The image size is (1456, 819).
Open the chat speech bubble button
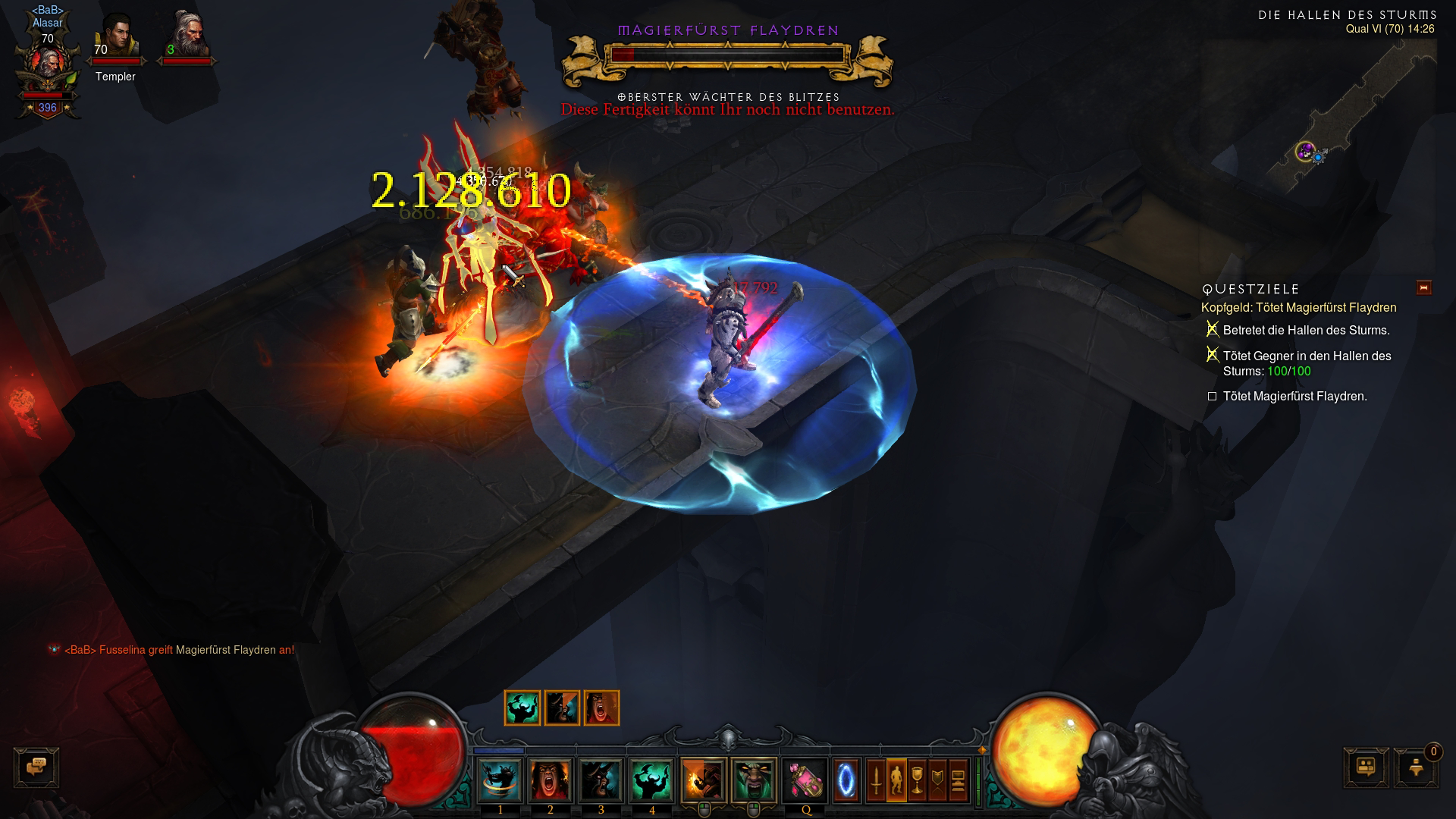pyautogui.click(x=36, y=767)
